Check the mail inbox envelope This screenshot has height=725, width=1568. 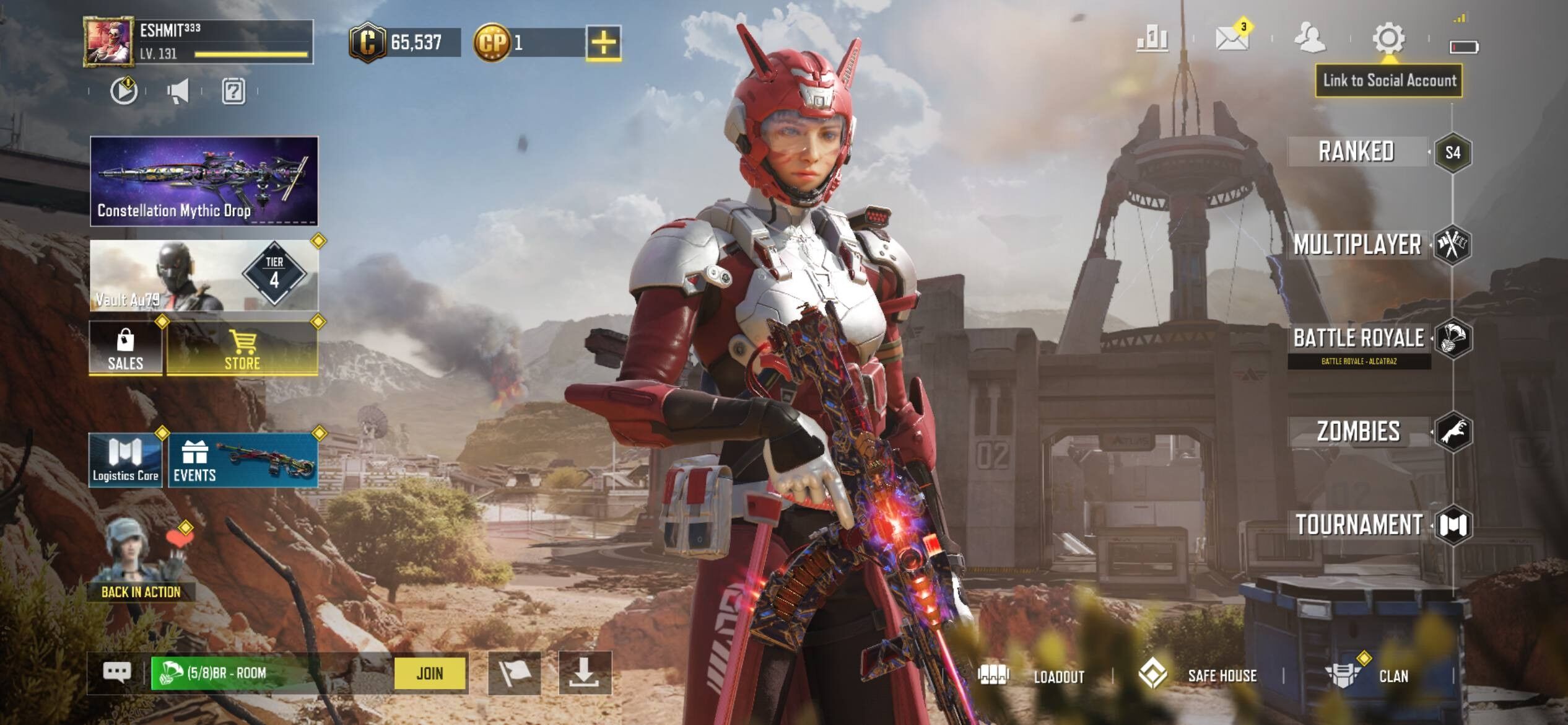tap(1231, 38)
